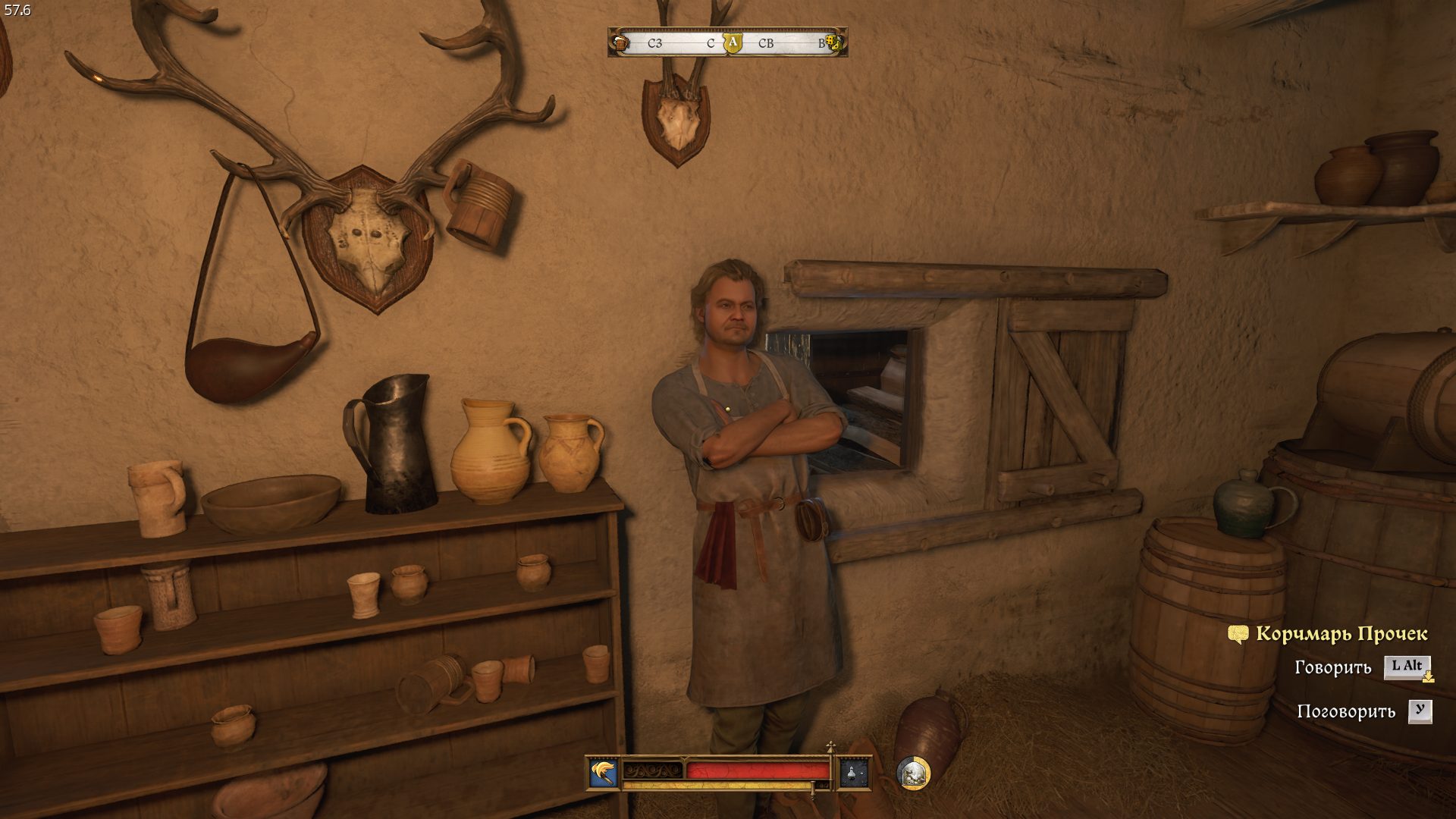Click the beer tankard marker on the compass
The width and height of the screenshot is (1456, 819).
click(621, 43)
